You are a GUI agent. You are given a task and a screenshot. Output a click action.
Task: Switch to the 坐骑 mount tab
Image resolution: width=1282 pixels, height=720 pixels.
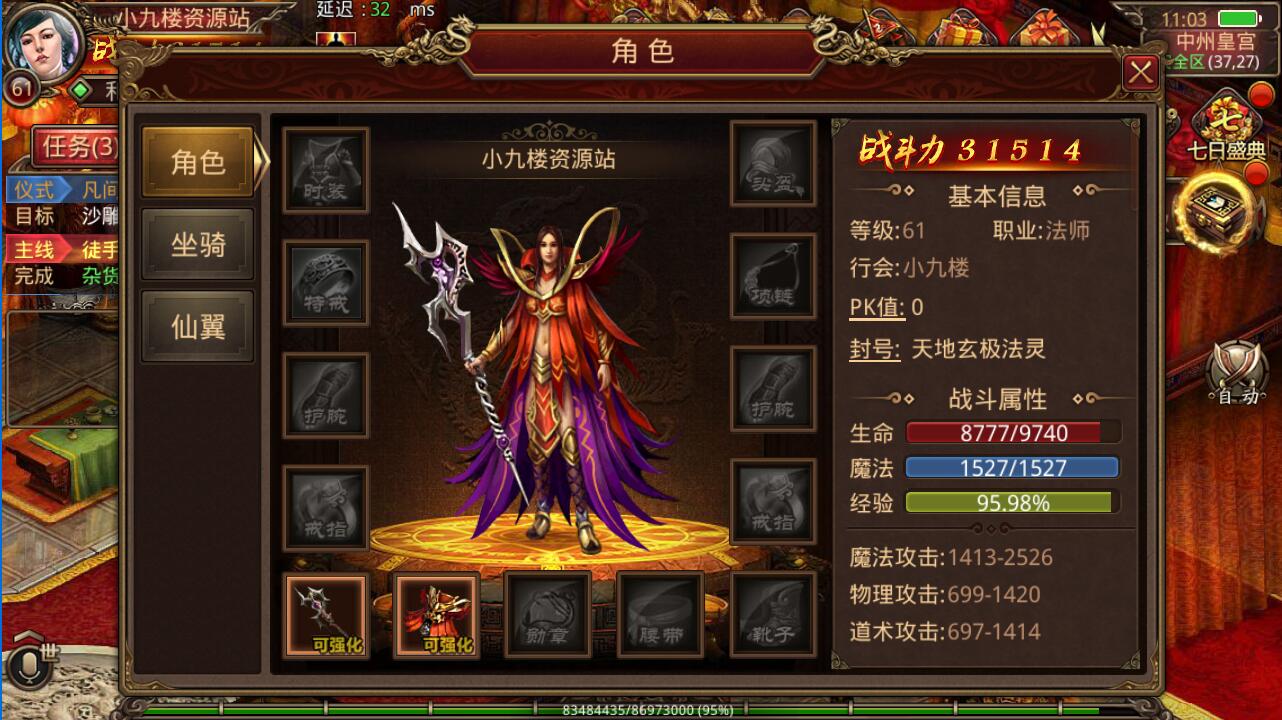197,243
